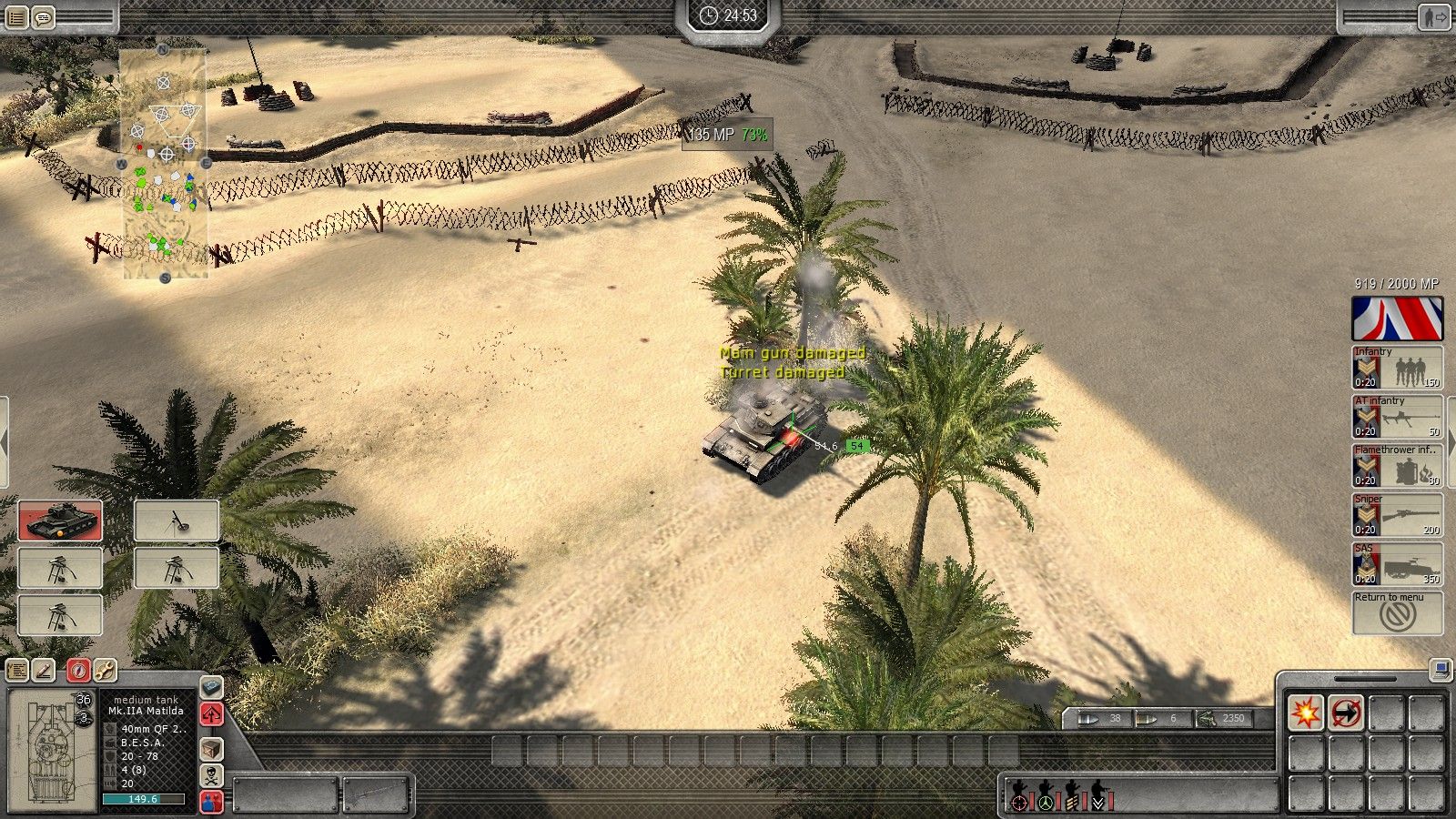The height and width of the screenshot is (819, 1456).
Task: Open the menu list button at top-left
Action: [16, 17]
